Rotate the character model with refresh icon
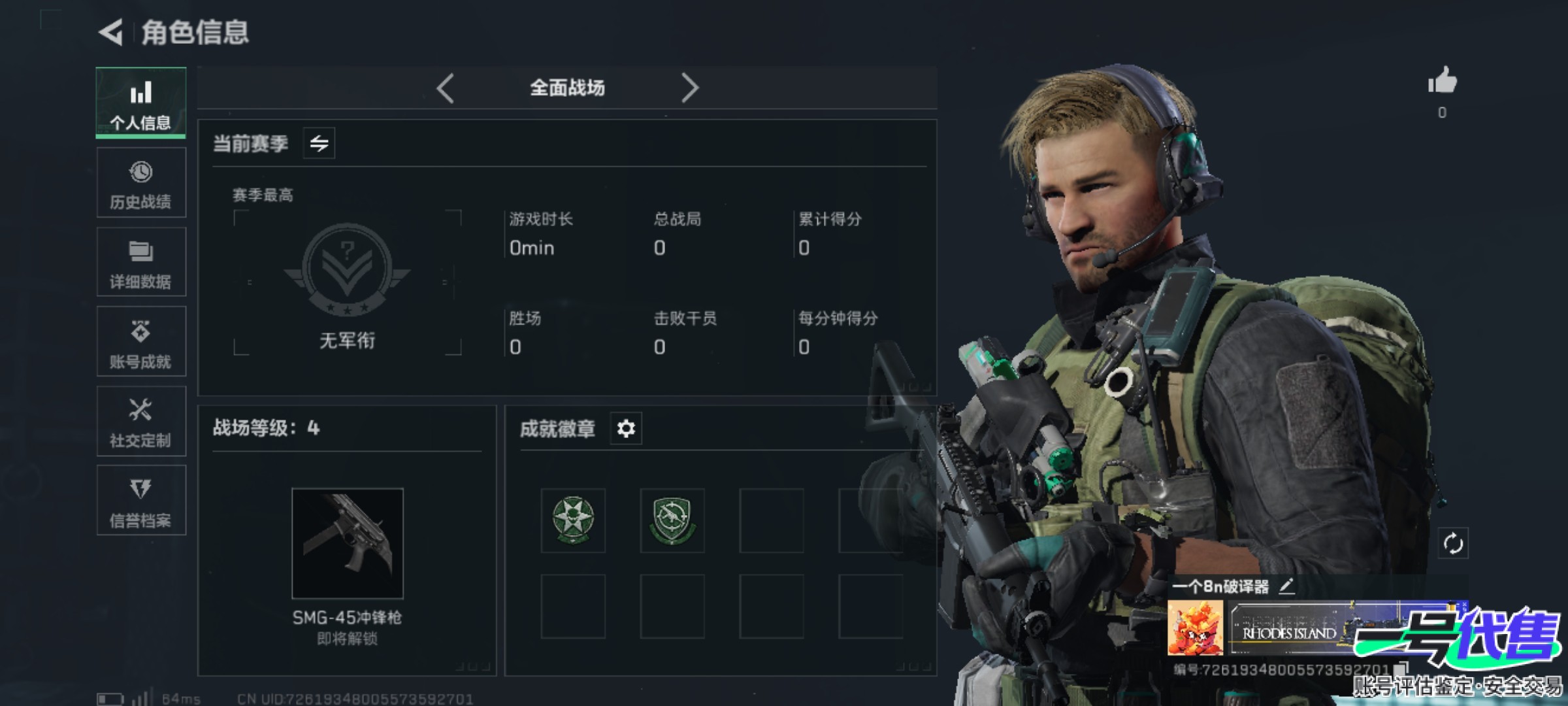The width and height of the screenshot is (1568, 706). pos(1453,543)
